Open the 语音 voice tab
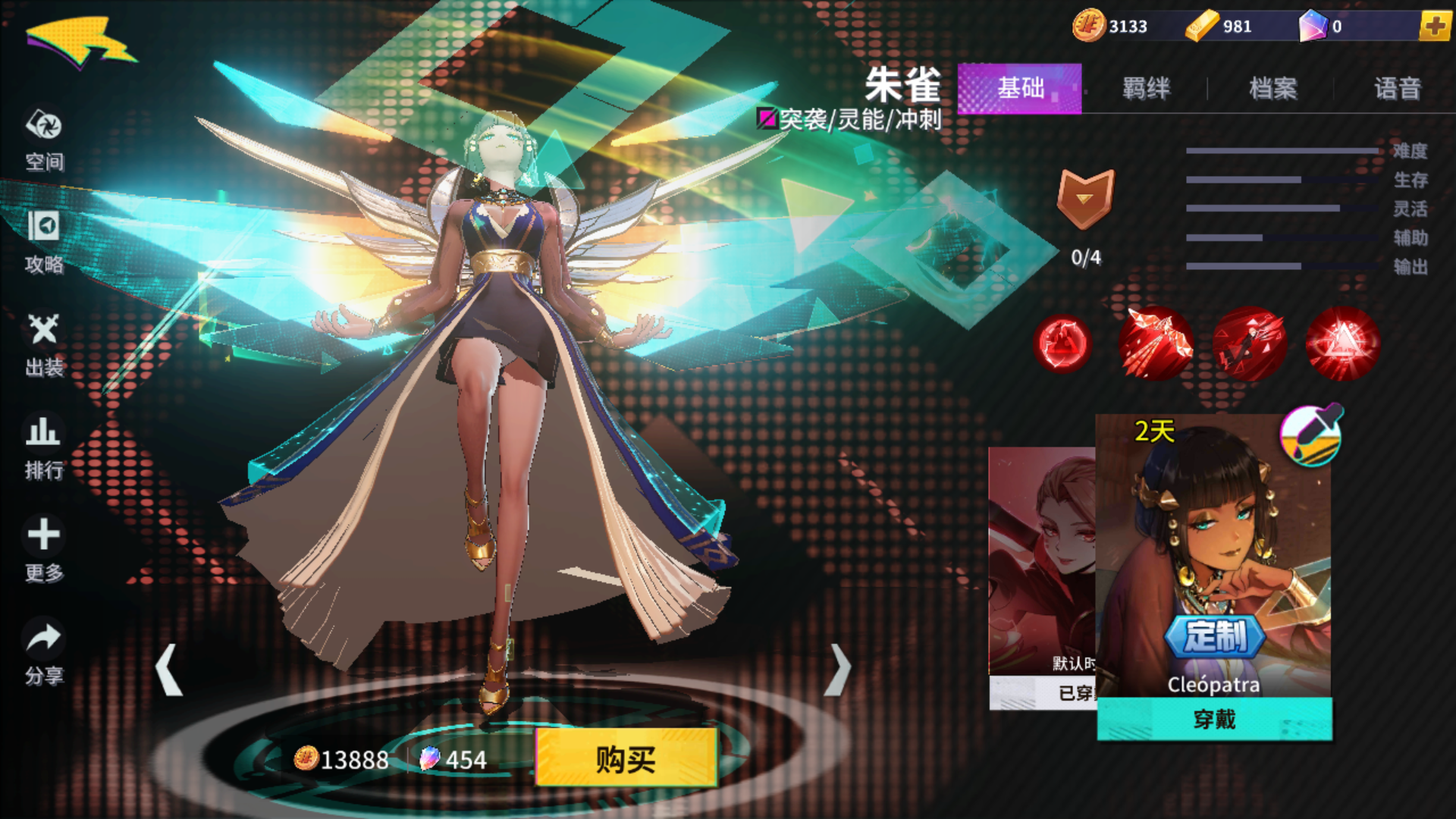This screenshot has height=819, width=1456. 1397,89
